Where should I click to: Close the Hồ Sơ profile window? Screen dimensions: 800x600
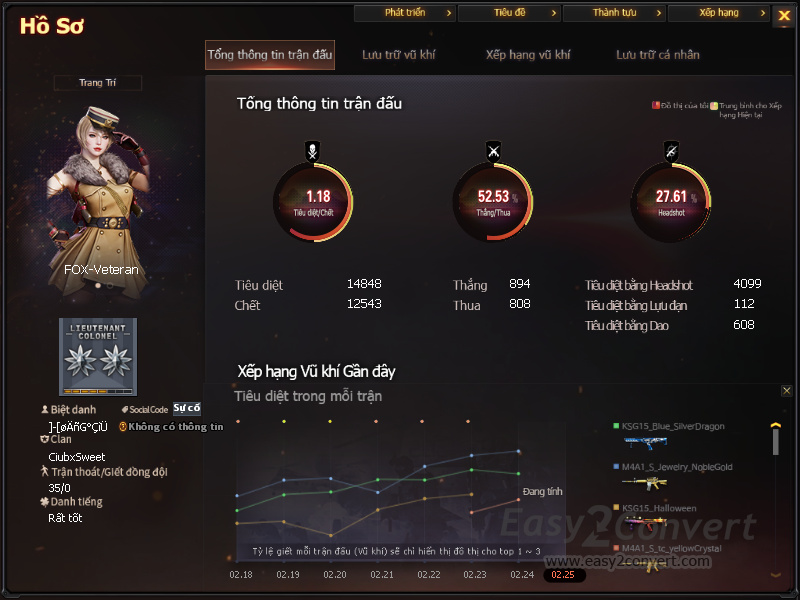coord(783,15)
